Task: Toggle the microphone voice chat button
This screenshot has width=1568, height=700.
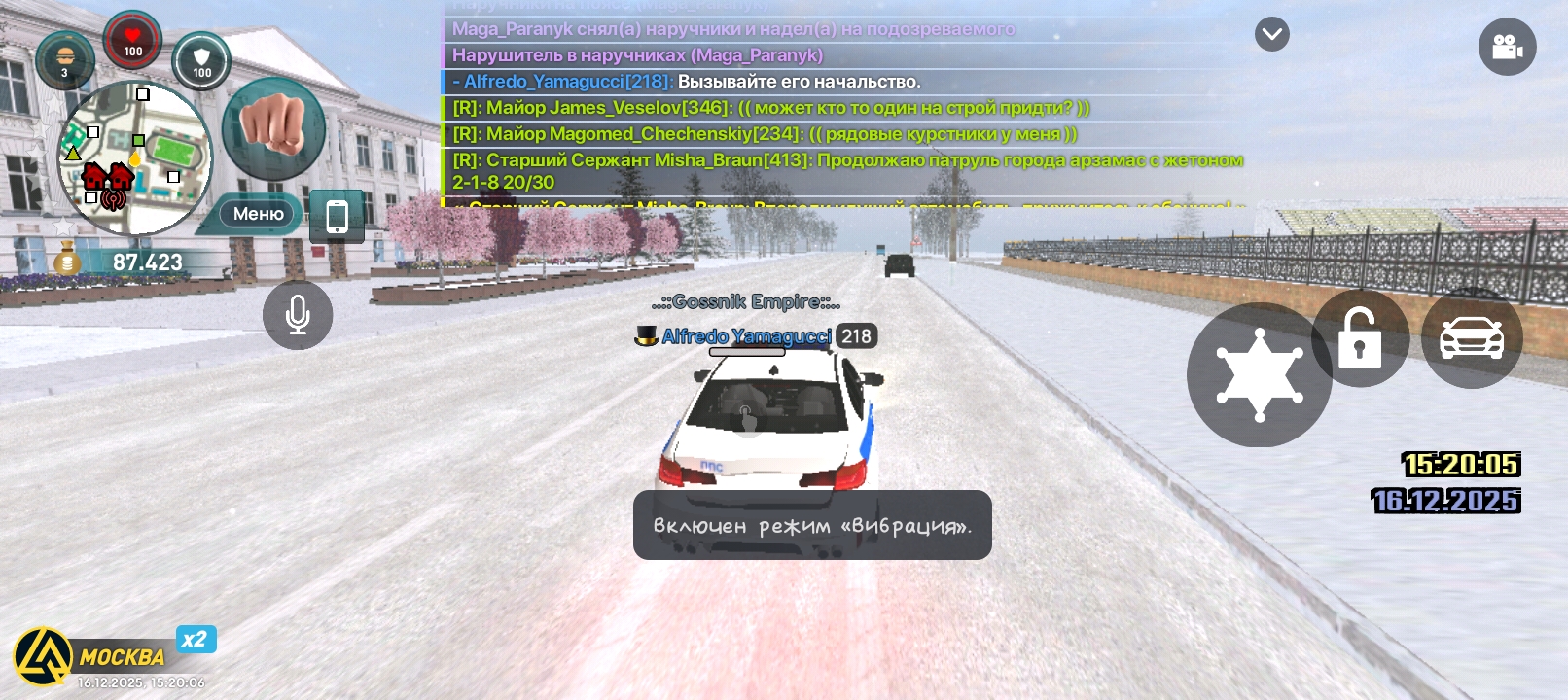Action: click(298, 315)
